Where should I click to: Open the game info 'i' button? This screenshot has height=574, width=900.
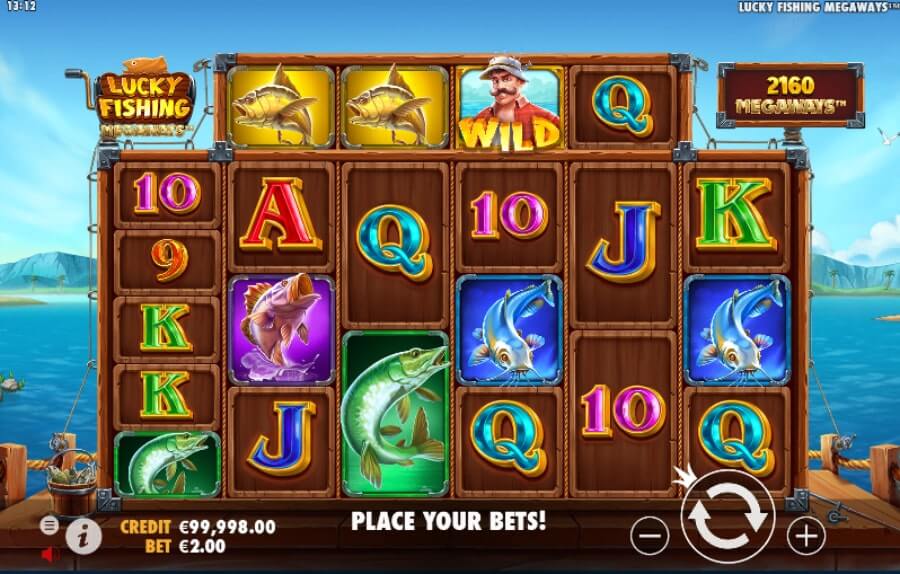coord(84,537)
